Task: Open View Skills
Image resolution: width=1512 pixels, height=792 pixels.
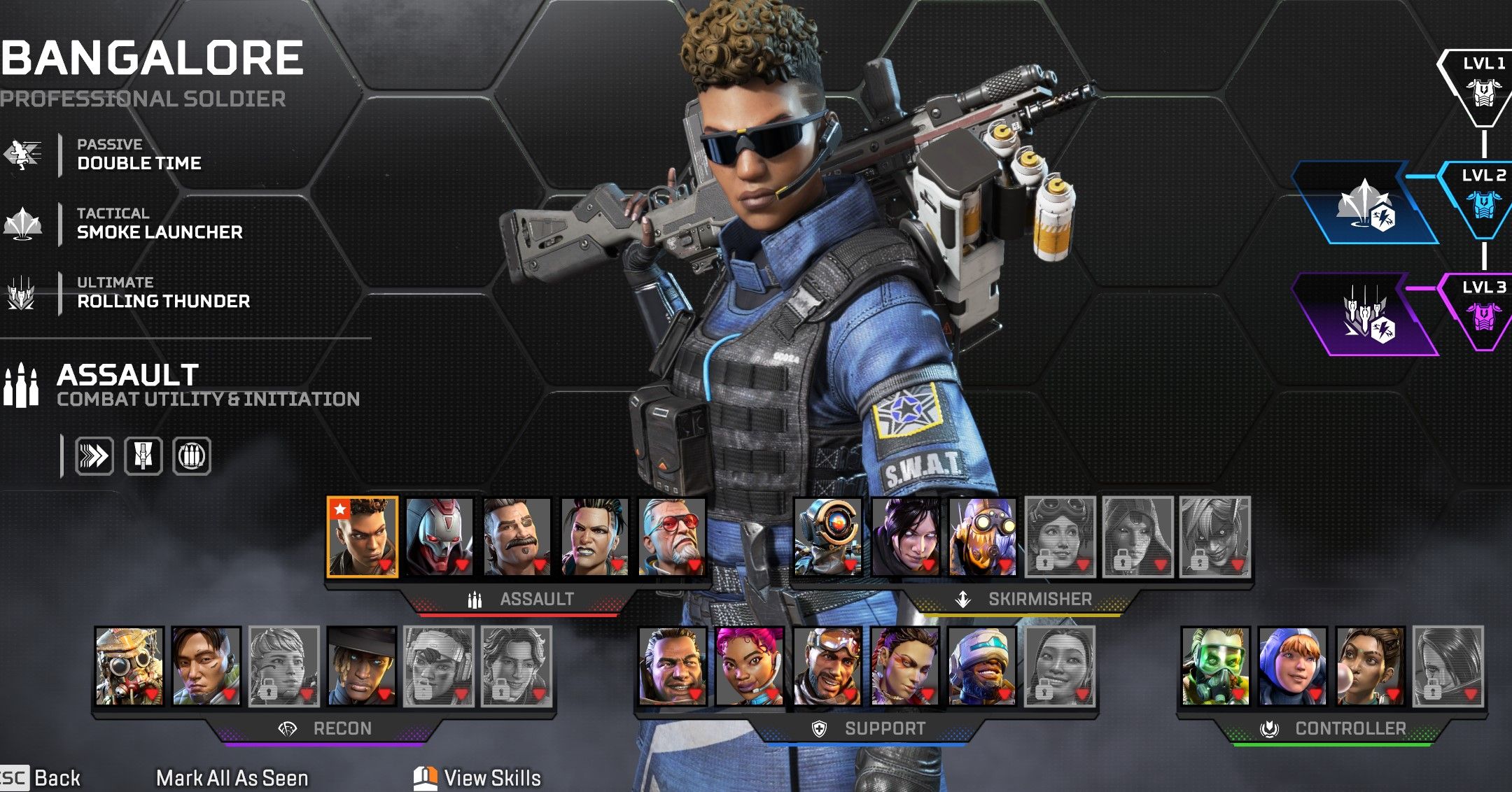Action: [479, 778]
